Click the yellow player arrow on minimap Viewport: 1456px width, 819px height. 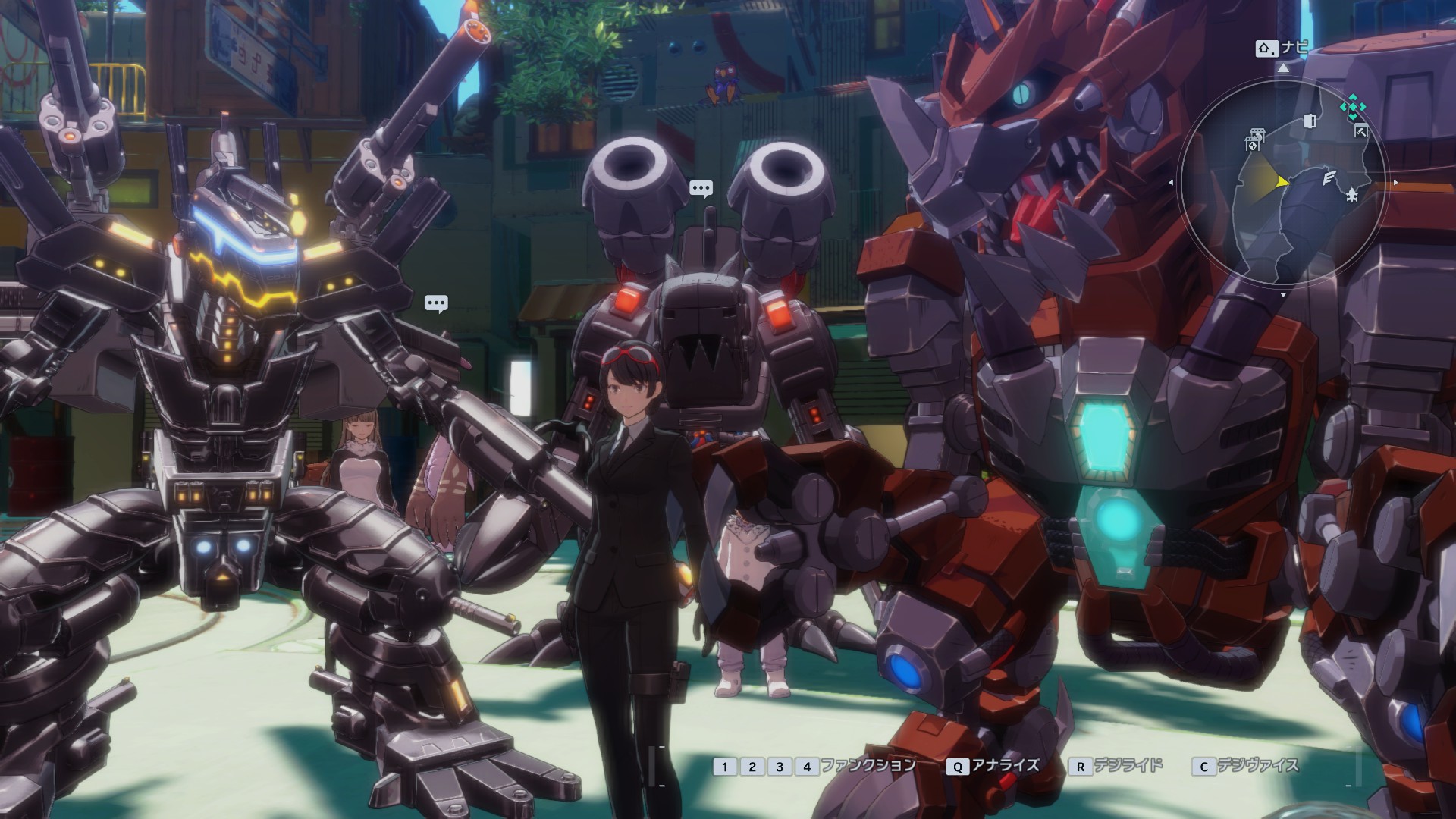click(1282, 182)
